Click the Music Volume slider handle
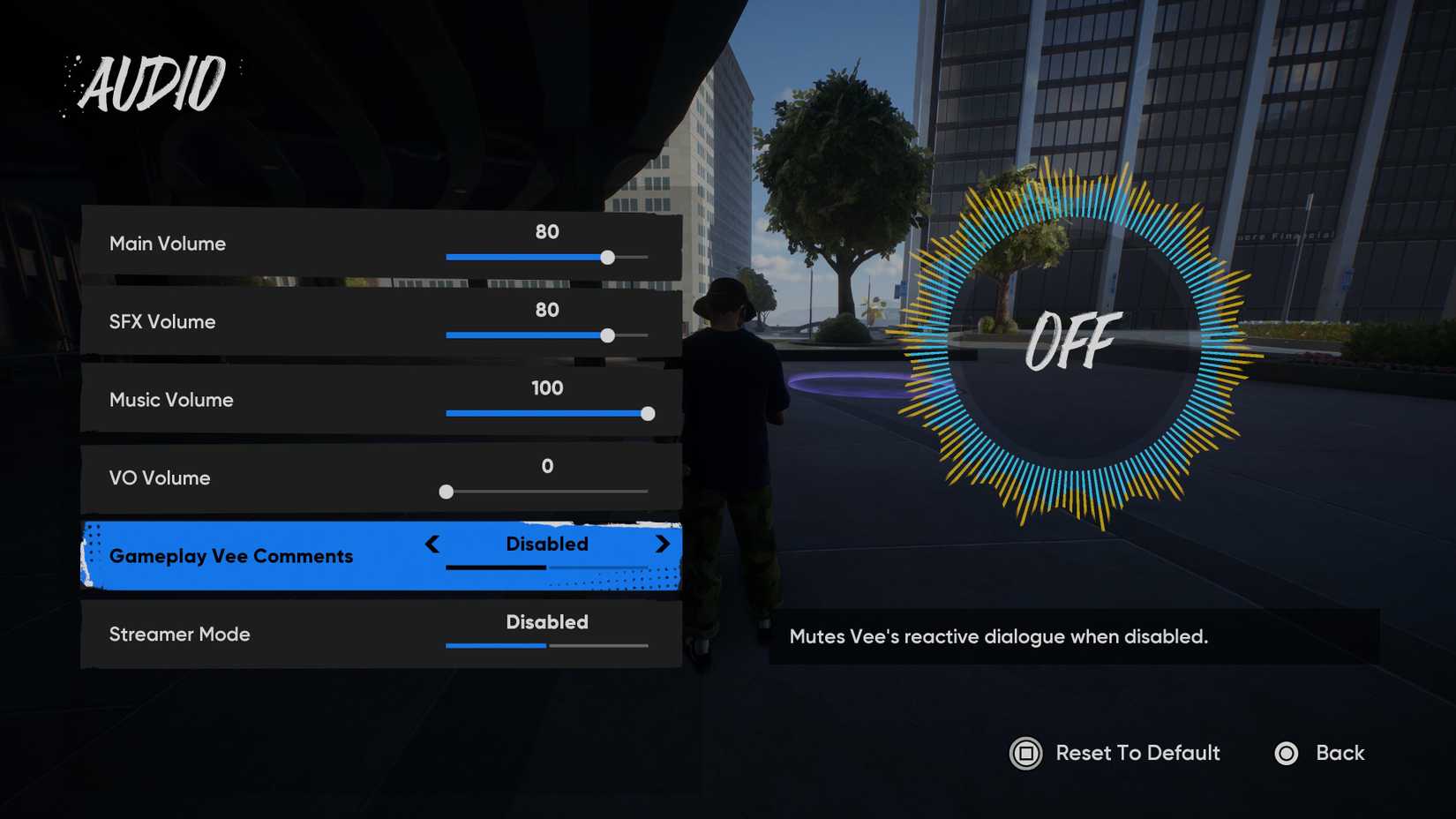The height and width of the screenshot is (819, 1456). (x=649, y=413)
